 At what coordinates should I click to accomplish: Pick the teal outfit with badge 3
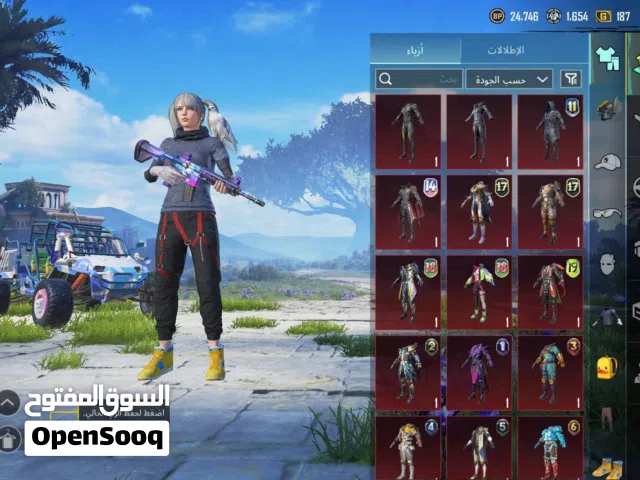pos(551,371)
